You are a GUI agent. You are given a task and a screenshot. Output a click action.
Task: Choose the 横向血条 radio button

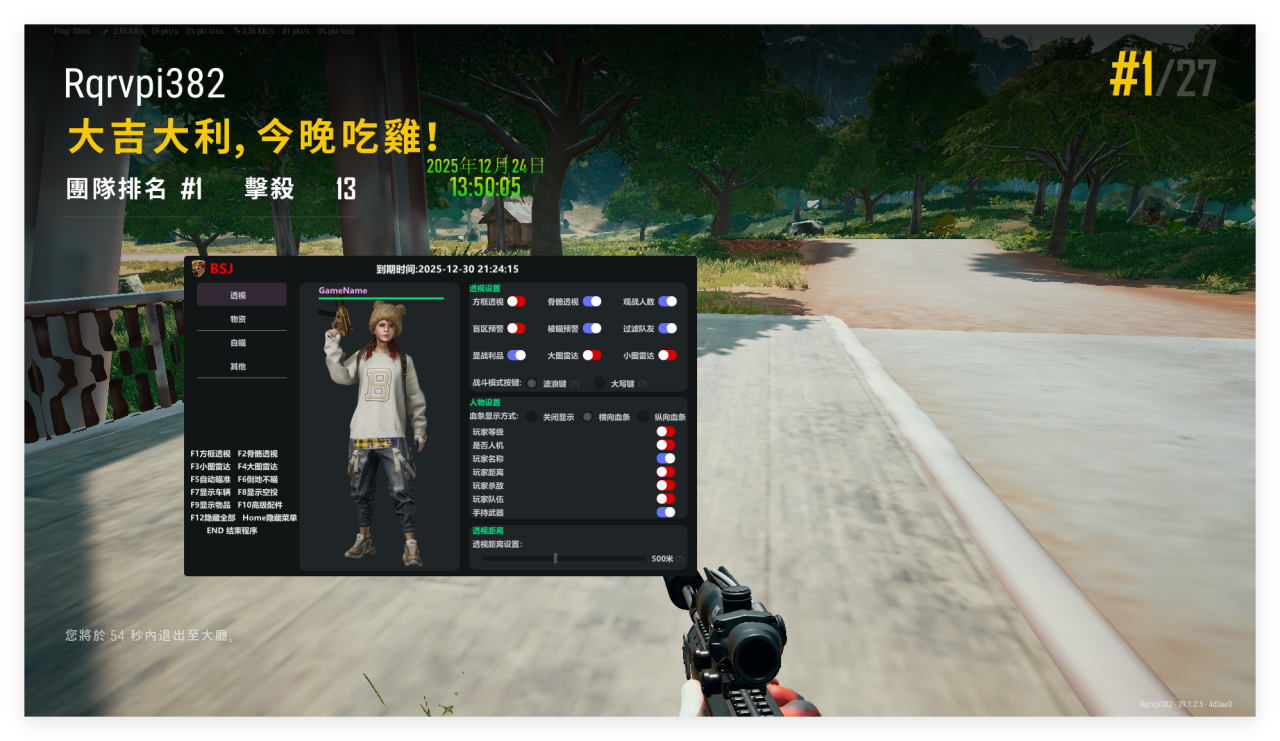(587, 417)
